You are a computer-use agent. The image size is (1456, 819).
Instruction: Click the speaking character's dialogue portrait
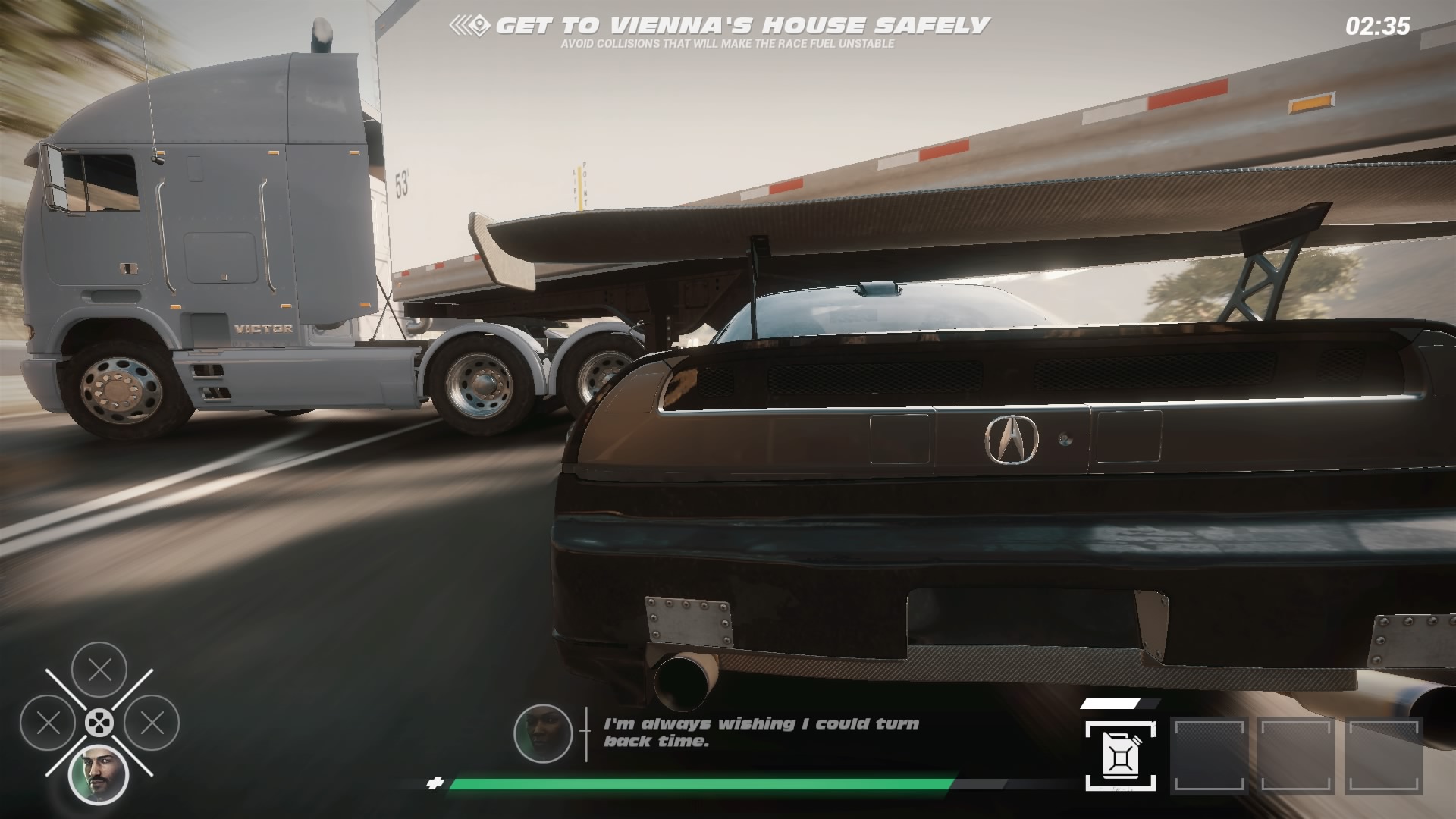click(543, 733)
